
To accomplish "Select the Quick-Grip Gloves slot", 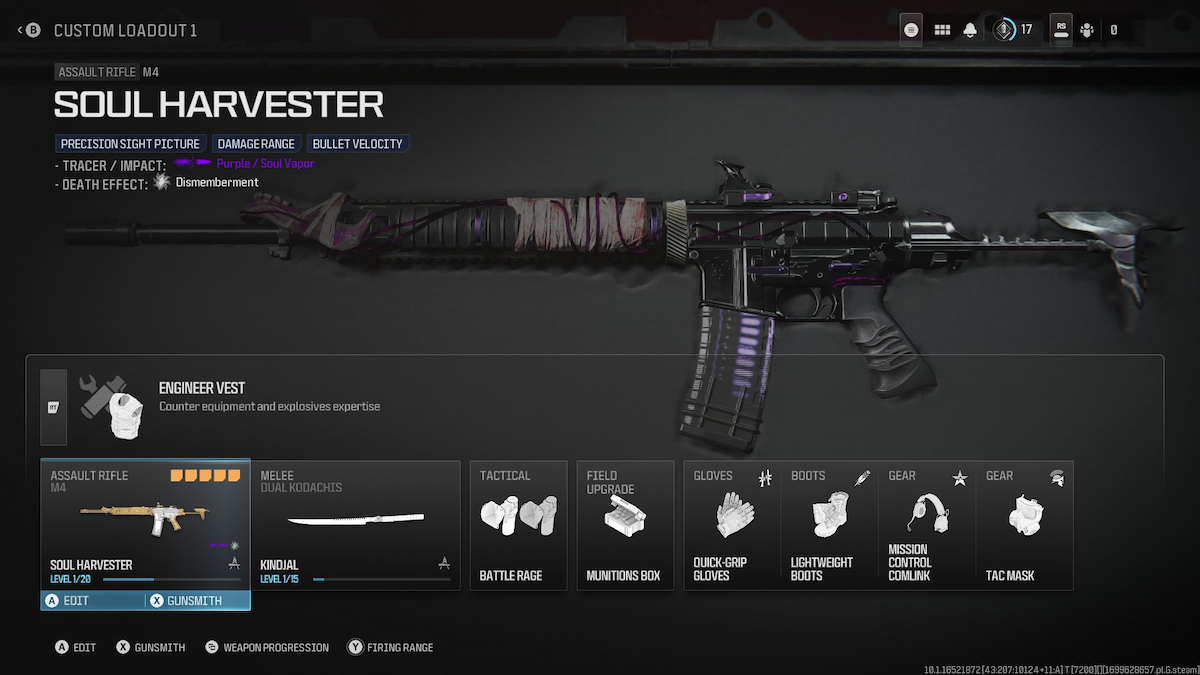I will (732, 524).
